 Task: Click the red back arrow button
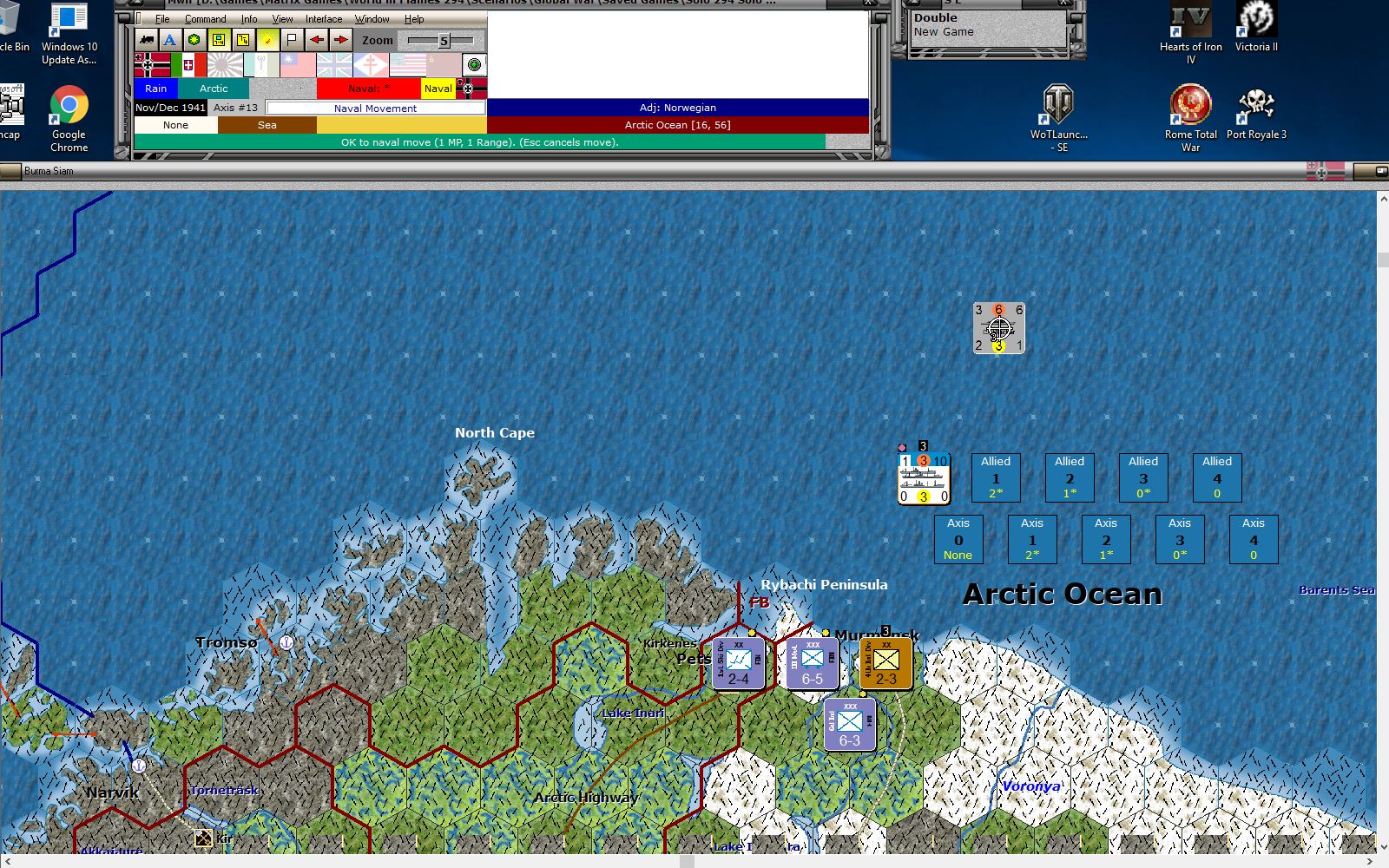318,40
